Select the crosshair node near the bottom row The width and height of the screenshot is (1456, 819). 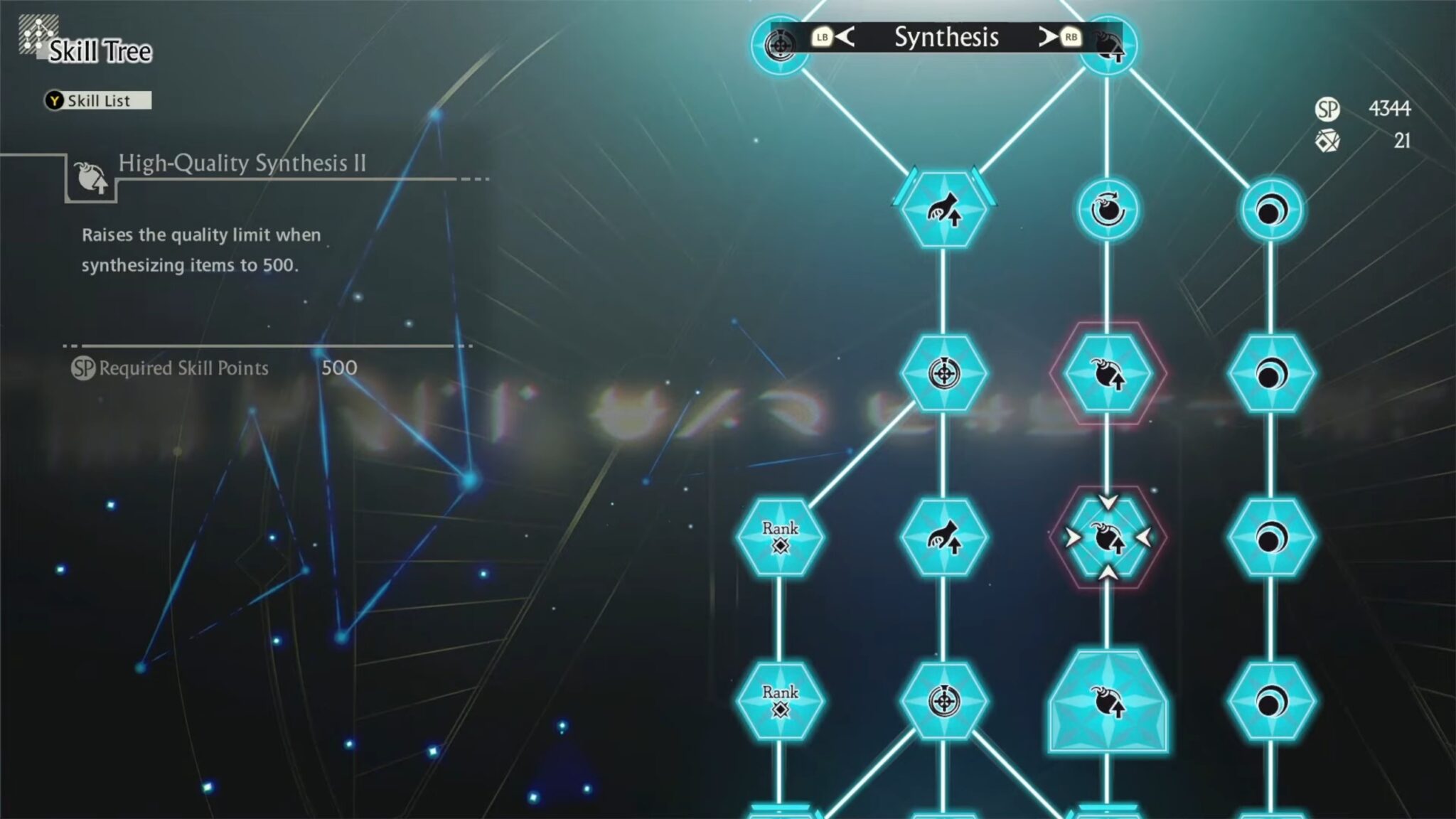(x=946, y=700)
